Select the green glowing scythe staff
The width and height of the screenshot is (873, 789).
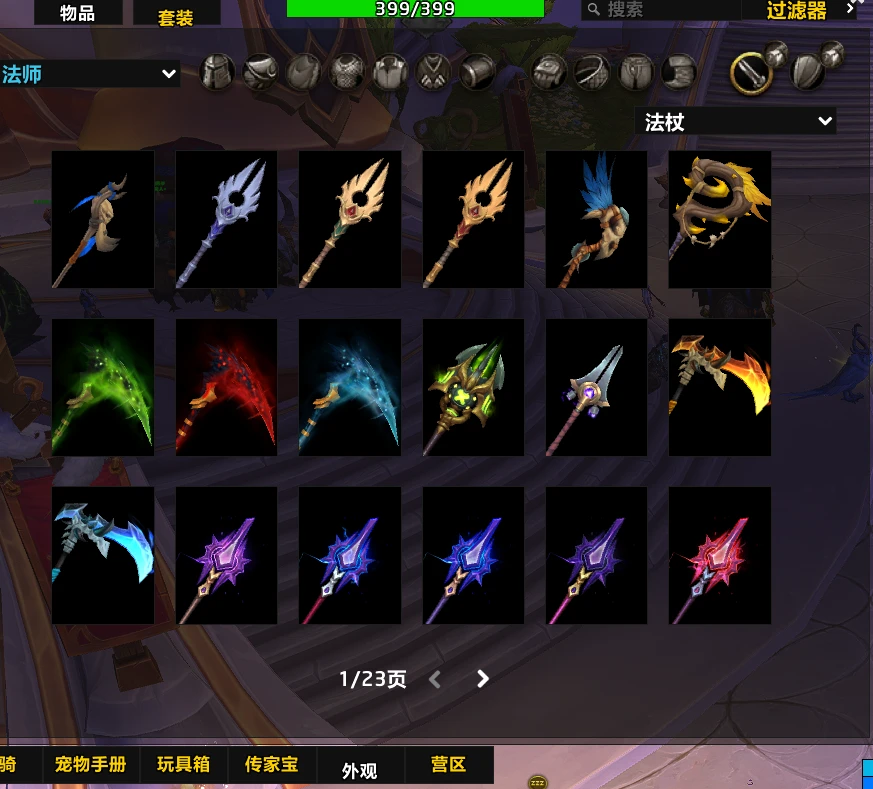pos(103,387)
